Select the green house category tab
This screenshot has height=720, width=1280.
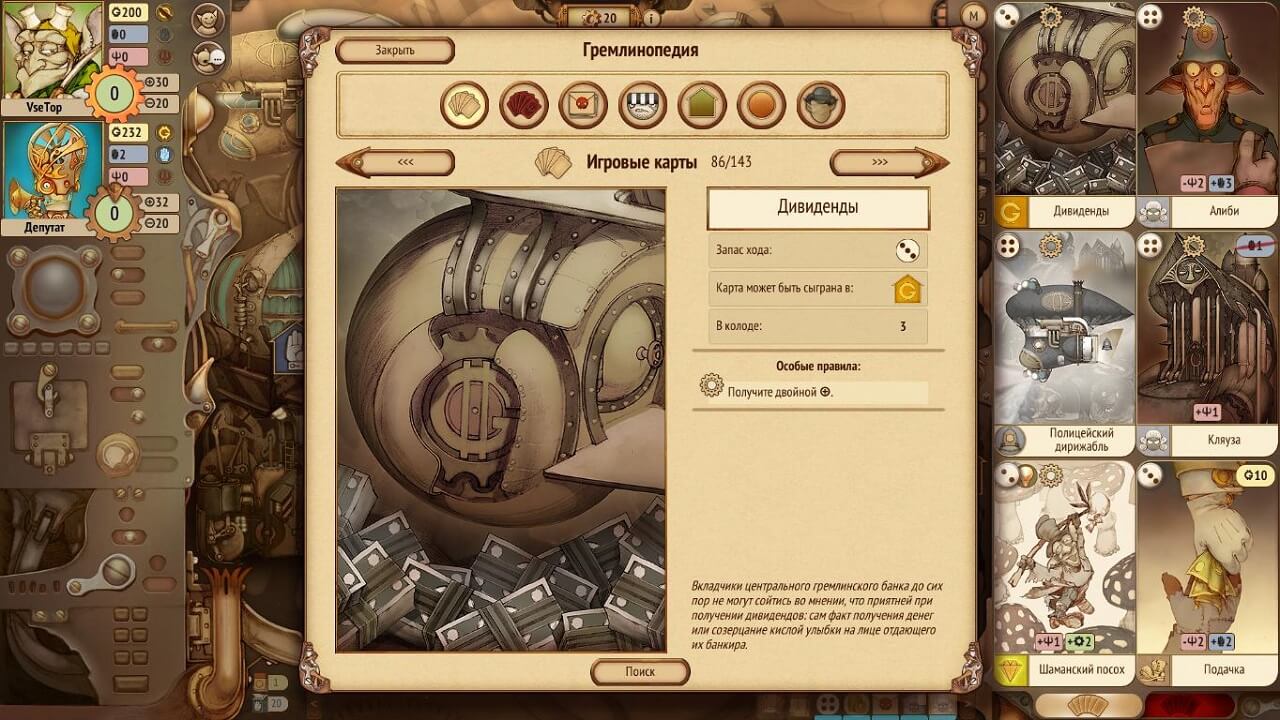[702, 105]
